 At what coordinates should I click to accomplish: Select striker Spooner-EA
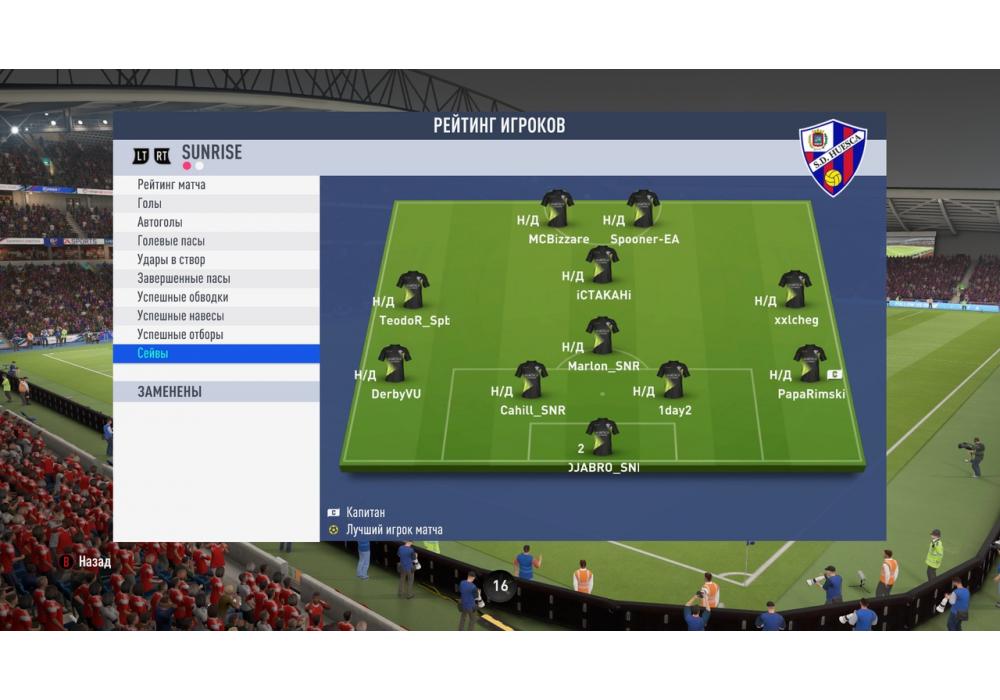click(643, 209)
